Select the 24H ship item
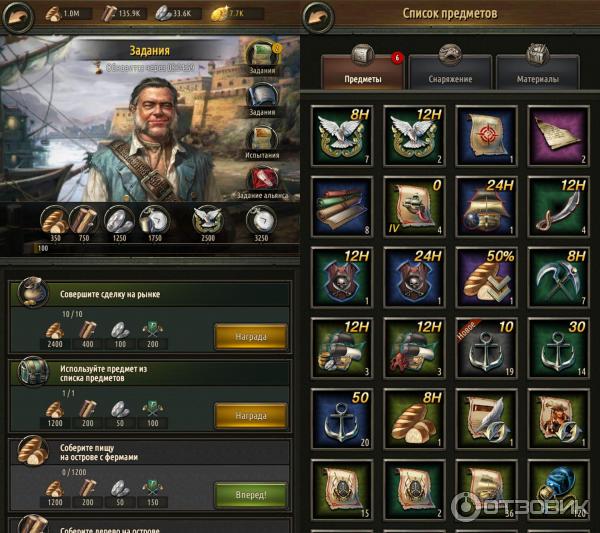 point(485,205)
